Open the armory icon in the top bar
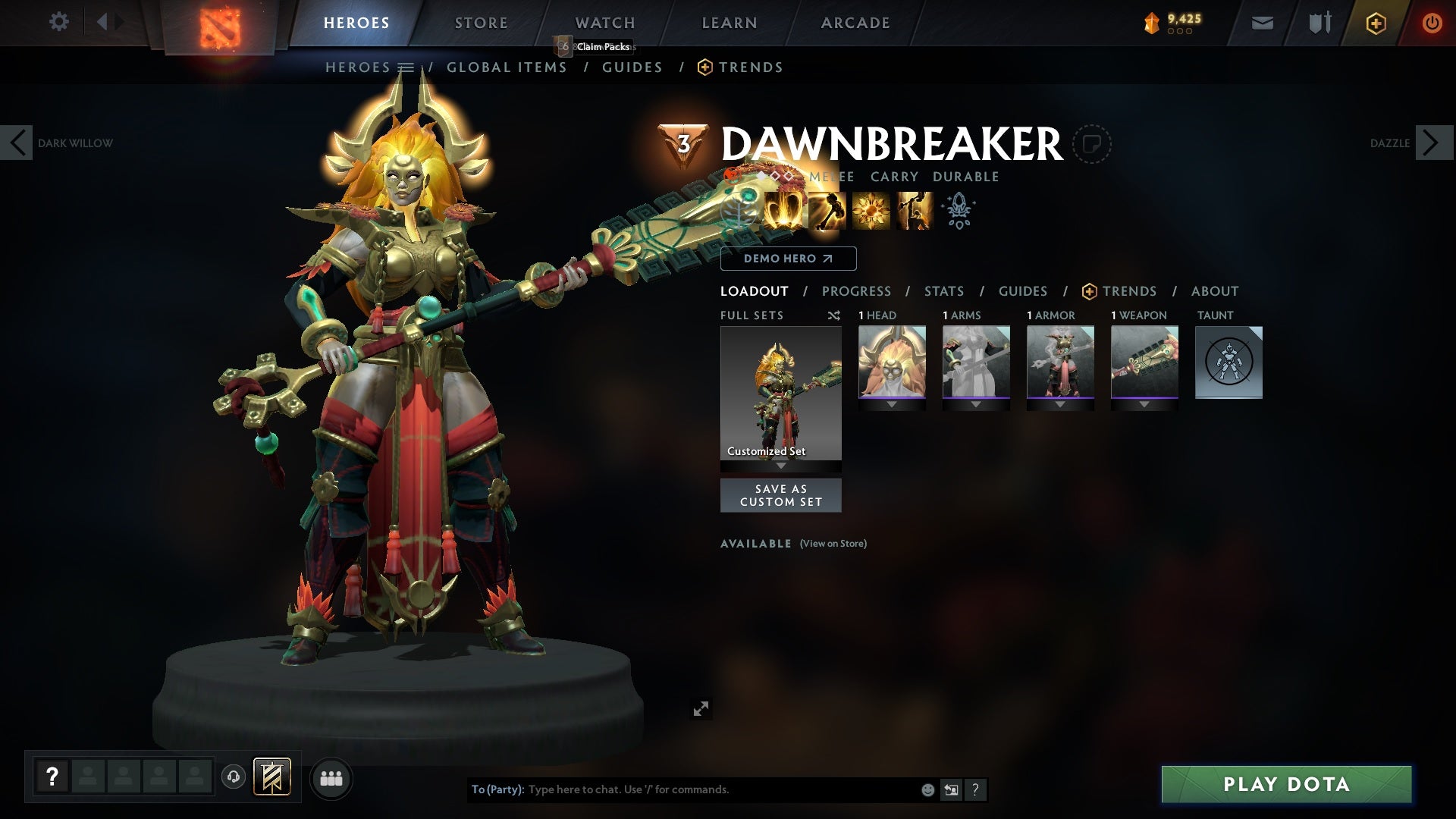This screenshot has width=1456, height=819. 1319,23
